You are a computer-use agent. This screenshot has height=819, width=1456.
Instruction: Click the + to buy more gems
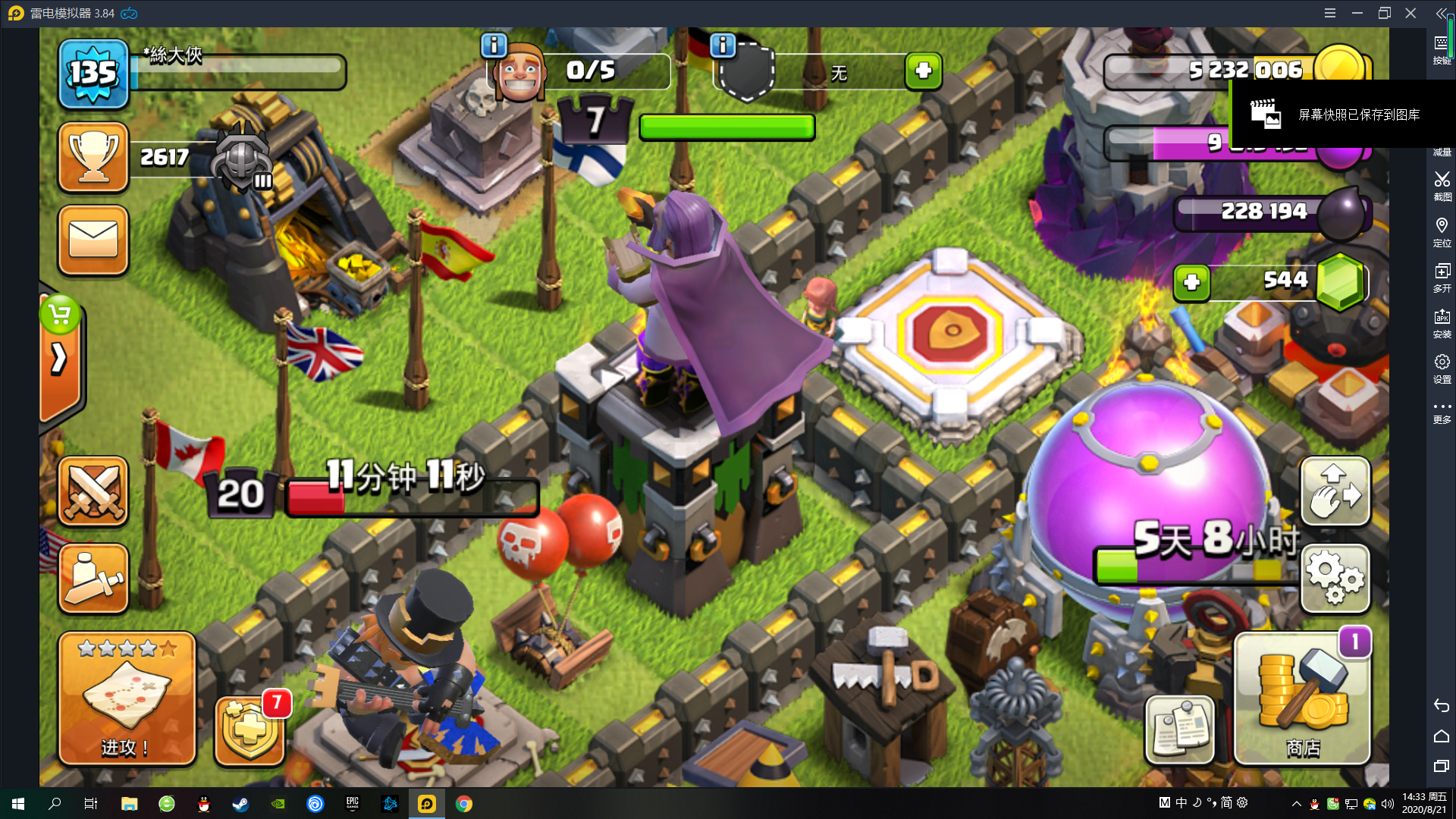pyautogui.click(x=1192, y=284)
